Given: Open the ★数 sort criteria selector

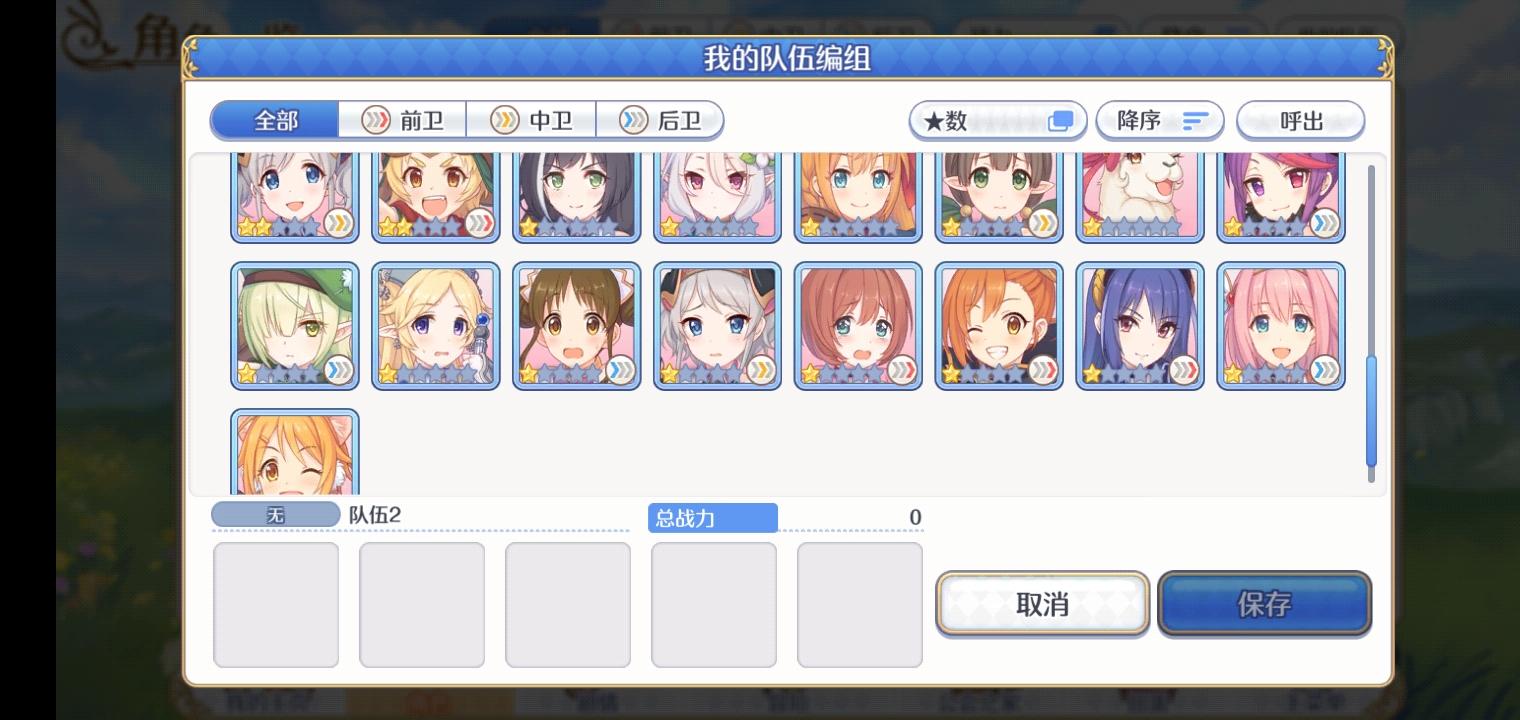Looking at the screenshot, I should [997, 120].
